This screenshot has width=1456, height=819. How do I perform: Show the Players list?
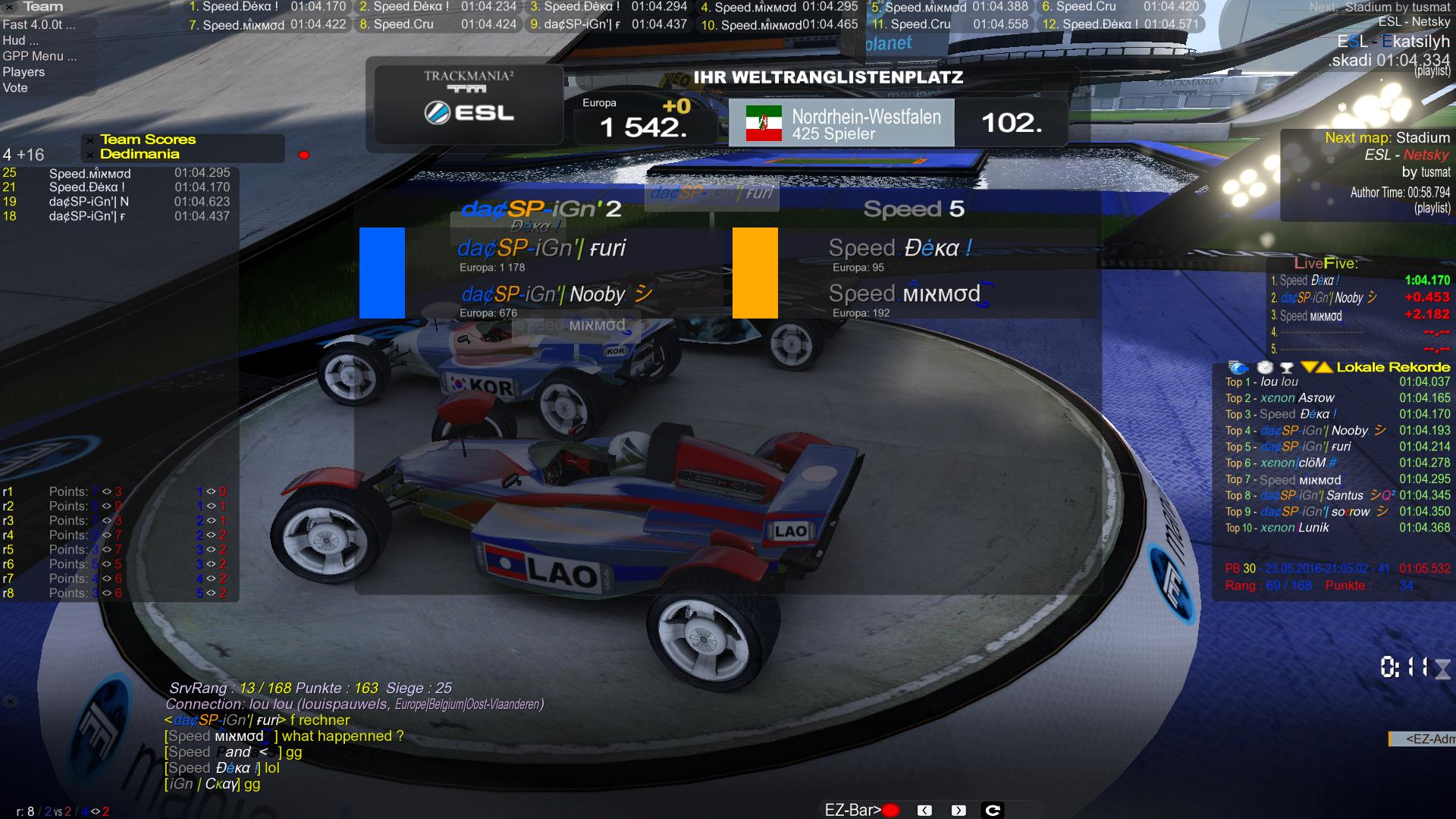click(x=24, y=72)
